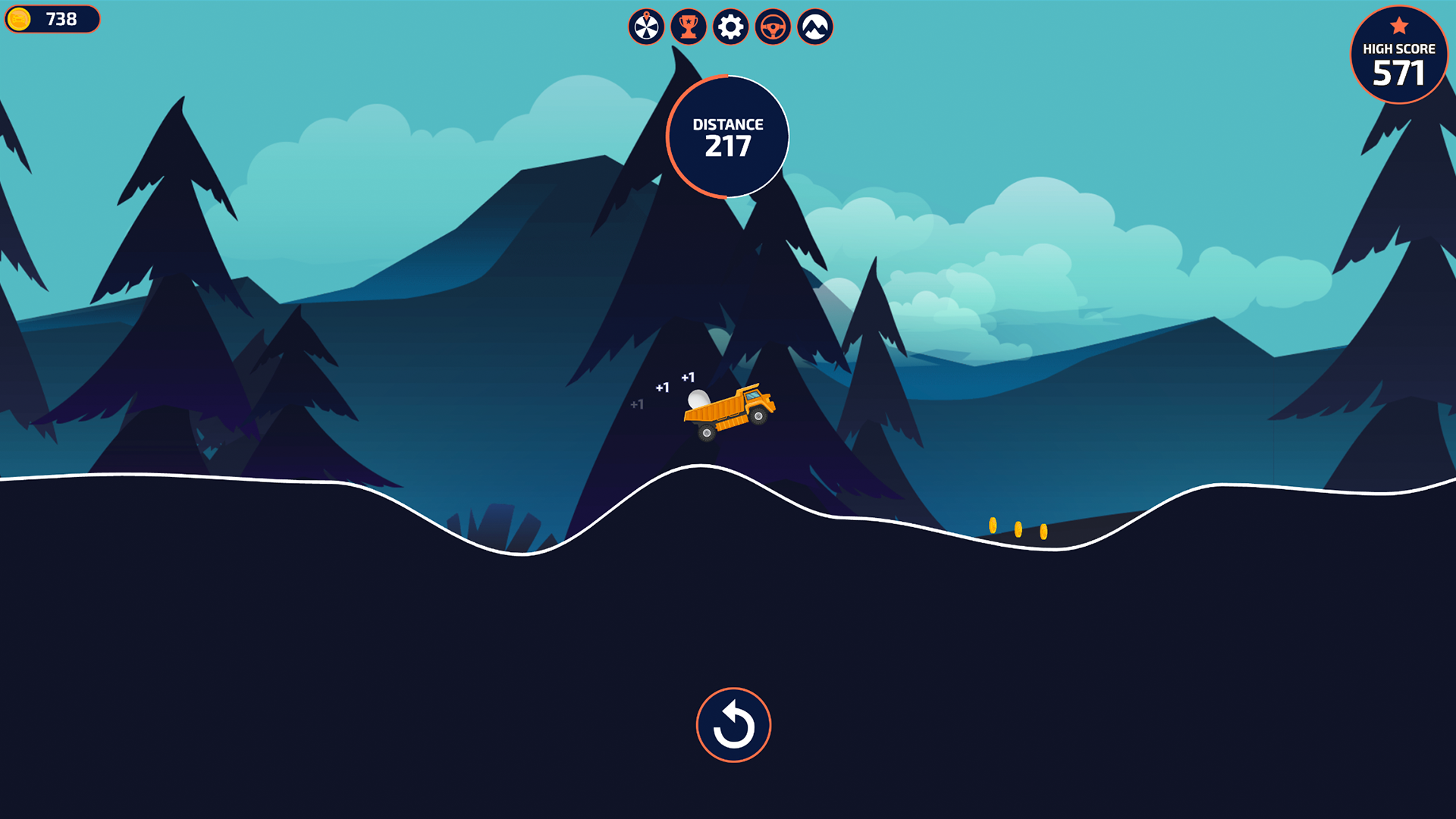Open the prize wheel spinner
Screen dimensions: 1456x819
click(x=646, y=27)
